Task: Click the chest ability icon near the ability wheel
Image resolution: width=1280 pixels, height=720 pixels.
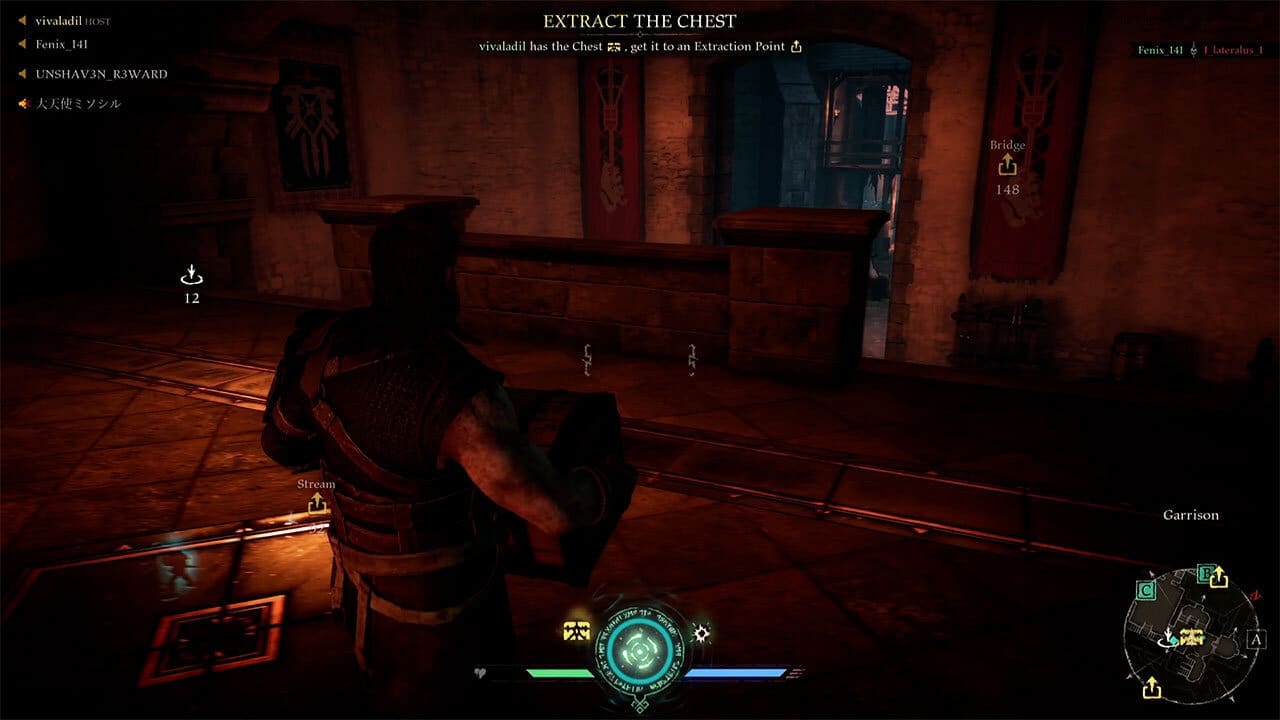Action: click(x=576, y=630)
